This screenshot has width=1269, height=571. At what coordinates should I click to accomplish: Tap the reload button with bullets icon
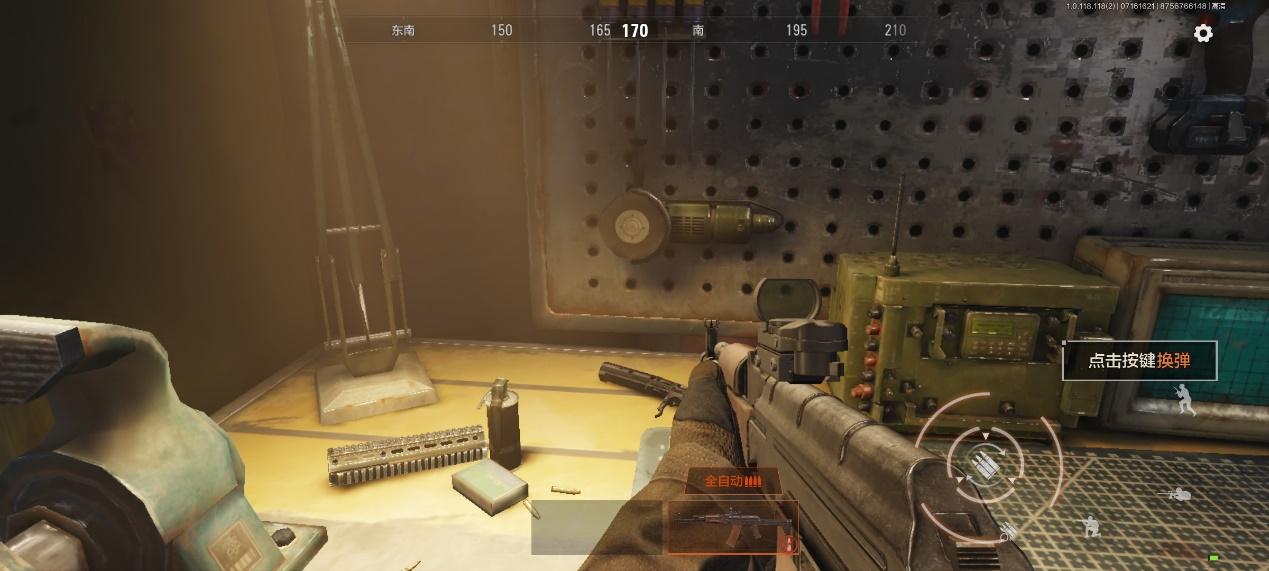(985, 461)
